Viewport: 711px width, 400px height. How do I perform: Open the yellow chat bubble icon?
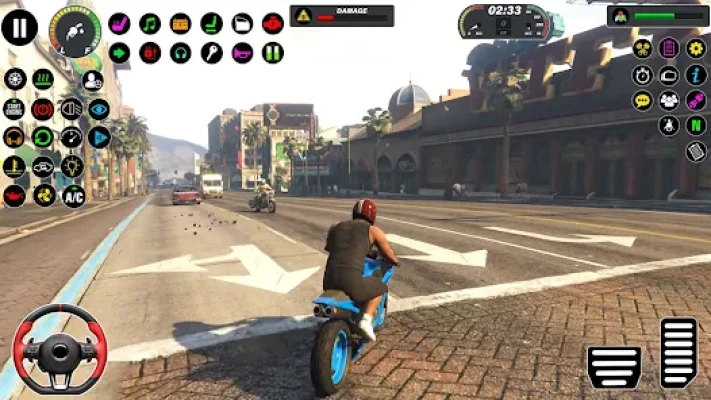pyautogui.click(x=642, y=101)
